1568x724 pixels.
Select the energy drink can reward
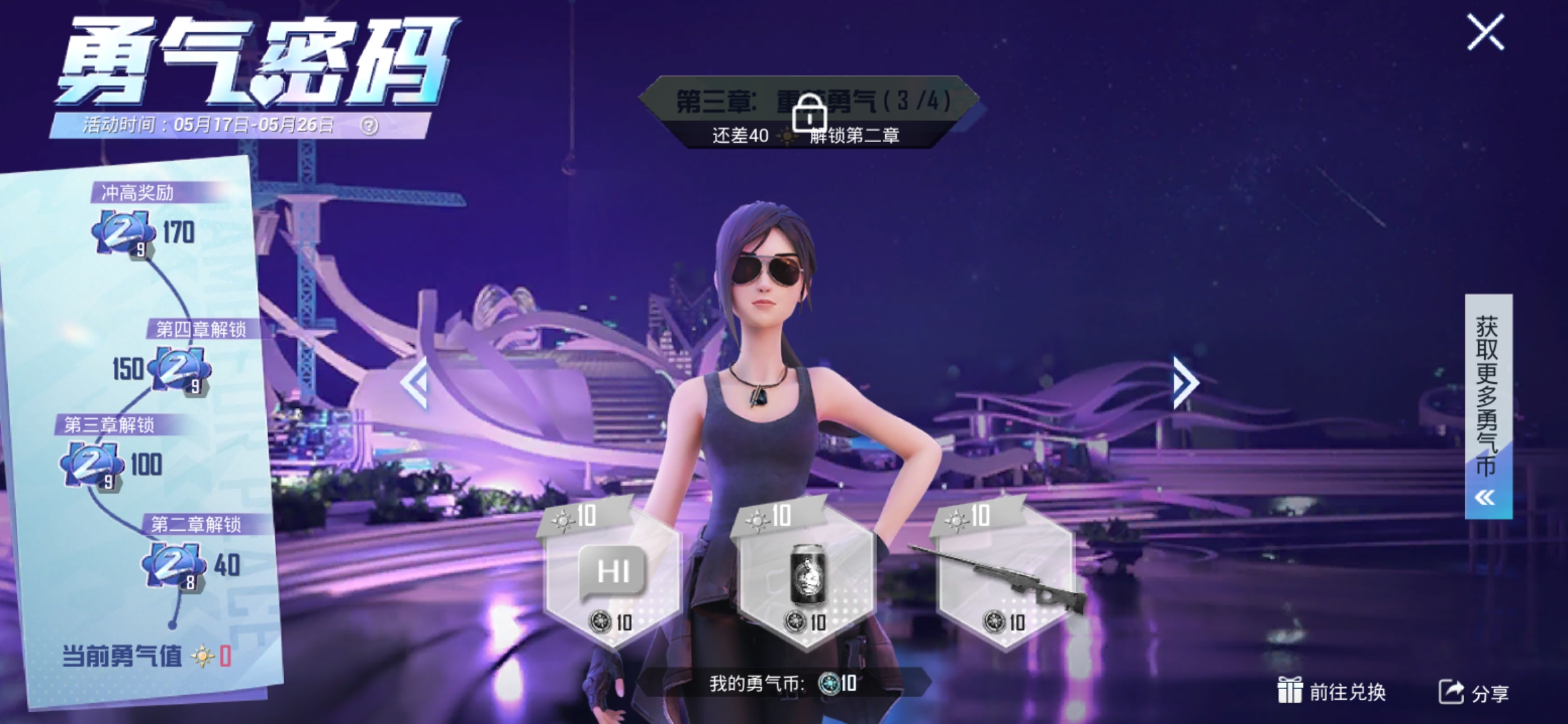[x=806, y=574]
